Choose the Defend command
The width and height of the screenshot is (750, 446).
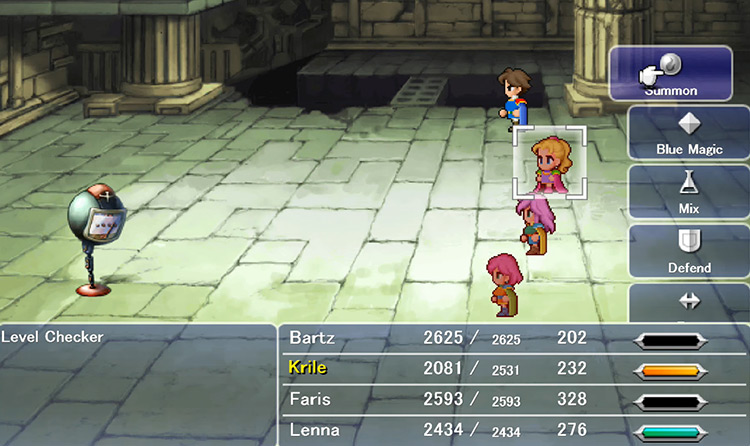689,252
